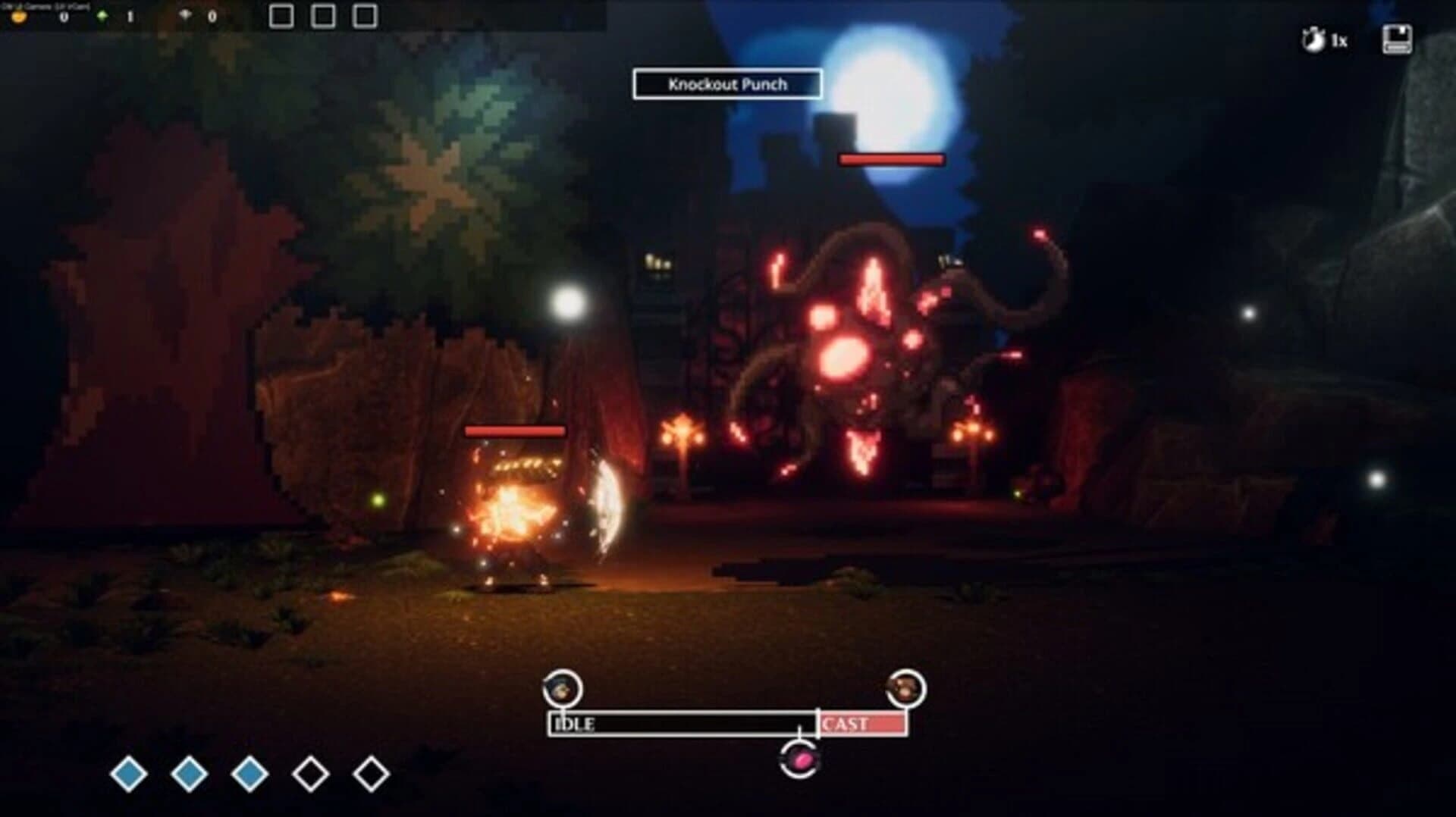This screenshot has width=1456, height=817.
Task: Toggle the first blue diamond pip
Action: (x=129, y=773)
